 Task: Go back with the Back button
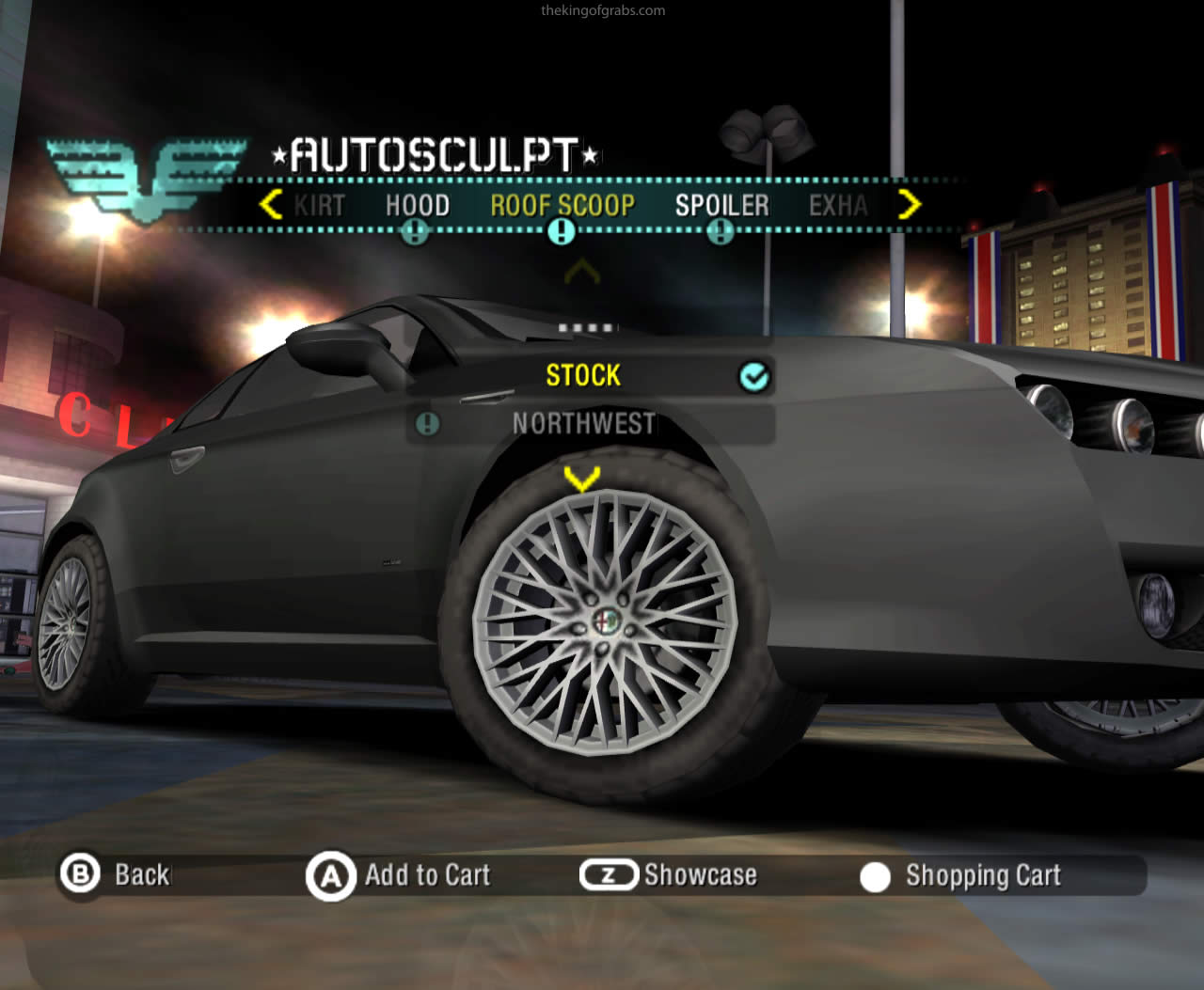click(117, 874)
